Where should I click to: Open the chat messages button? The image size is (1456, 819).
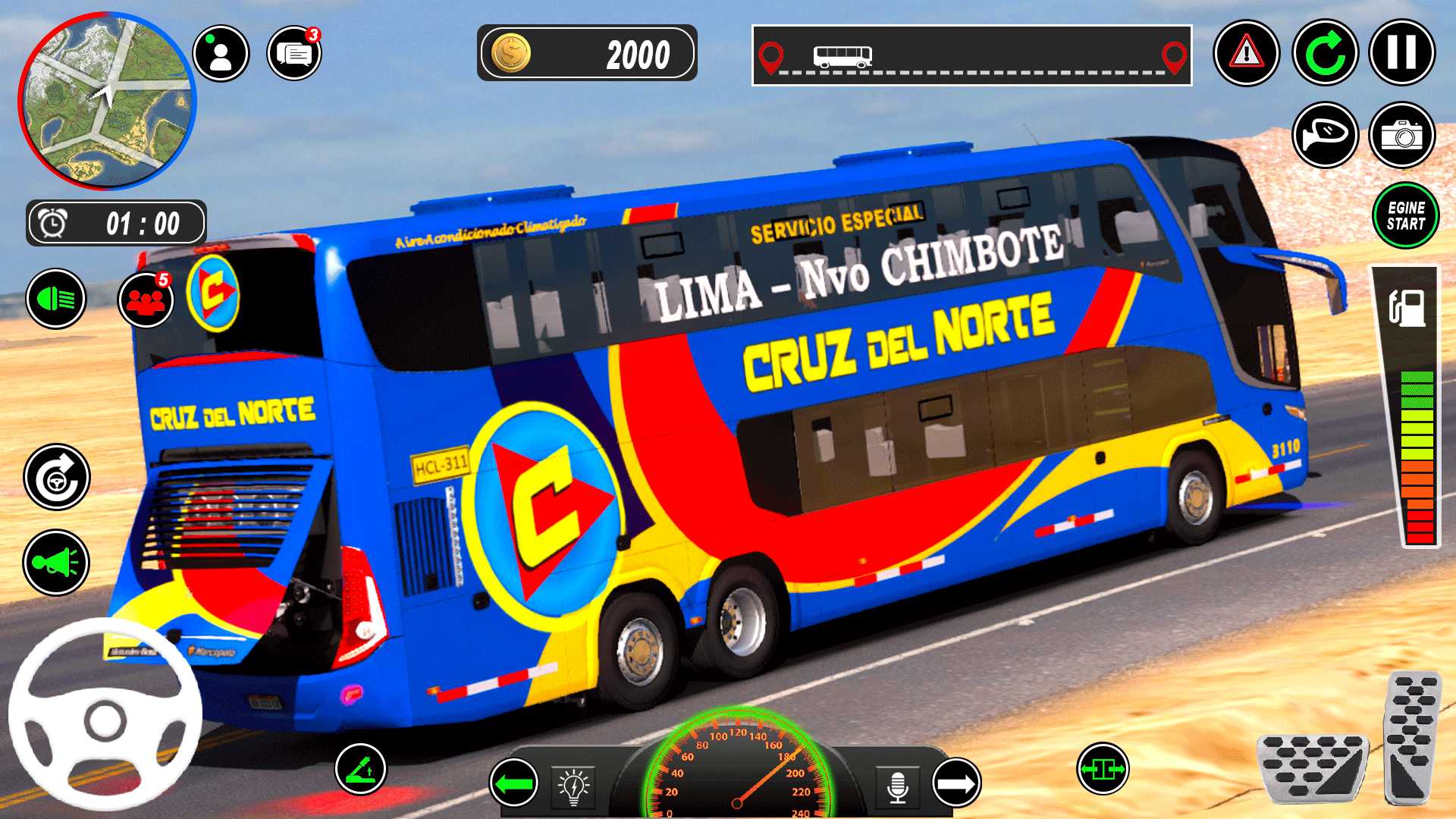click(294, 54)
